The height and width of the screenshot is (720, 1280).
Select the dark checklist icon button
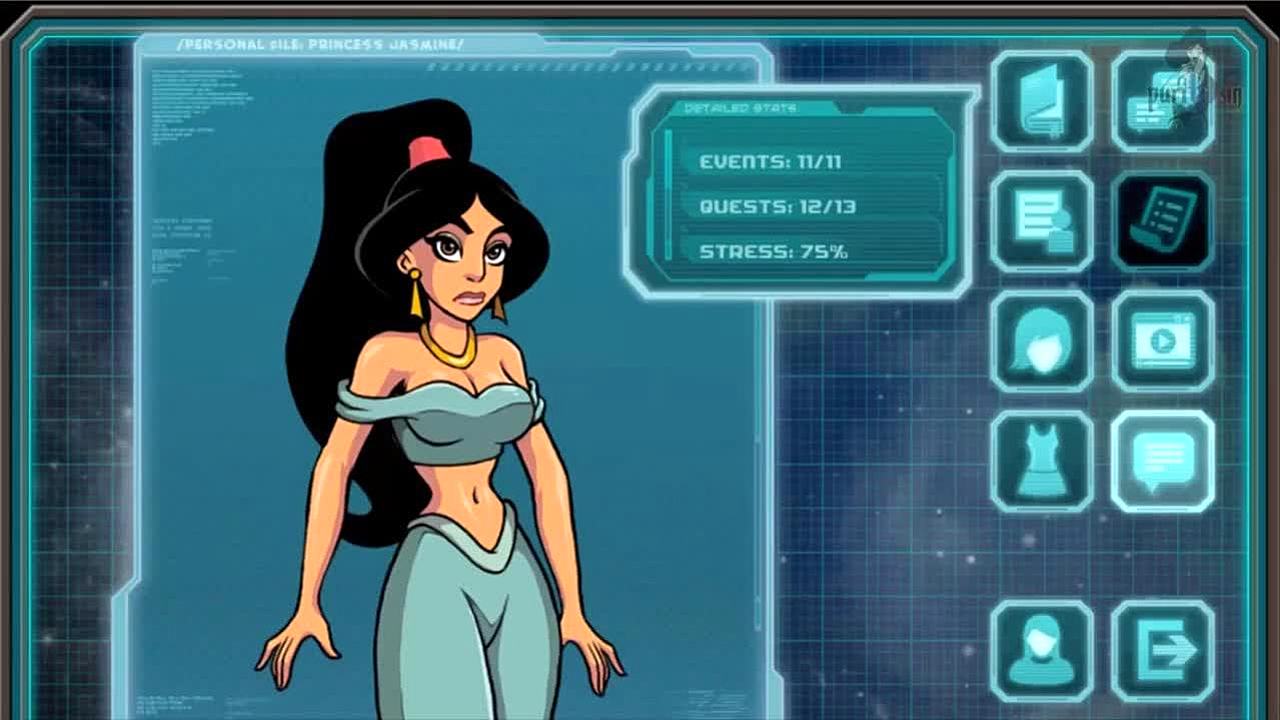coord(1163,221)
